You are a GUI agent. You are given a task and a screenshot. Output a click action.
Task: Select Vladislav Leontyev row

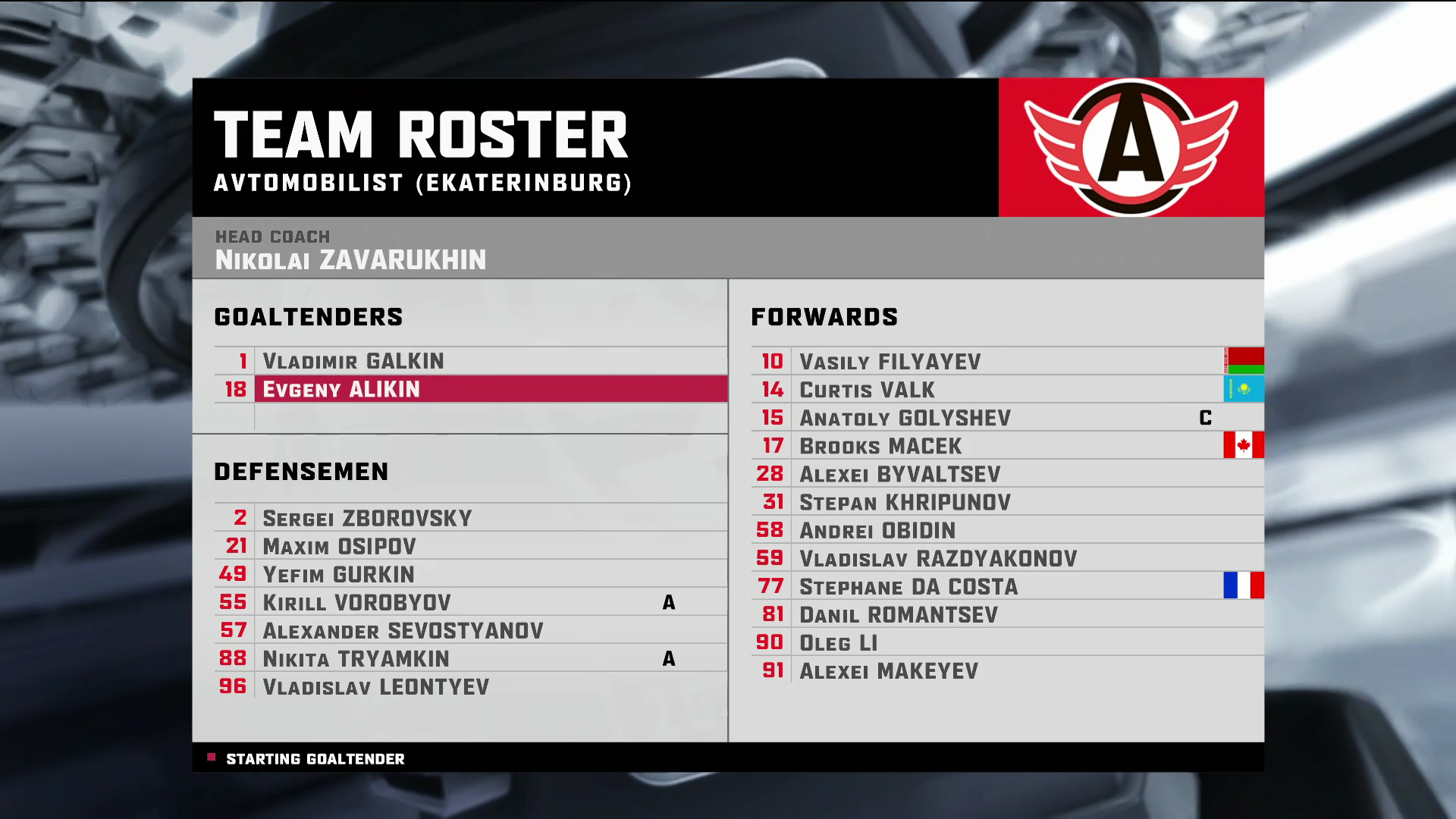(x=375, y=686)
